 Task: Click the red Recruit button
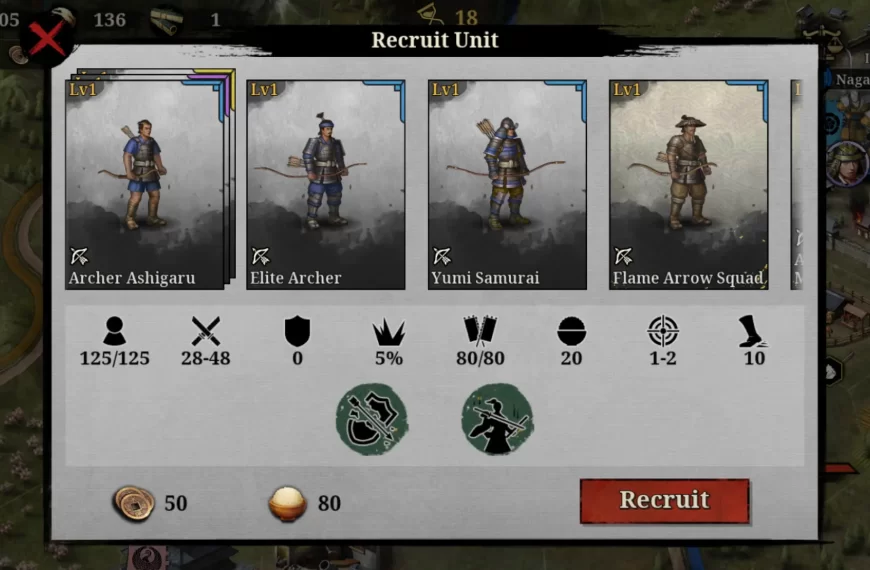click(x=664, y=501)
